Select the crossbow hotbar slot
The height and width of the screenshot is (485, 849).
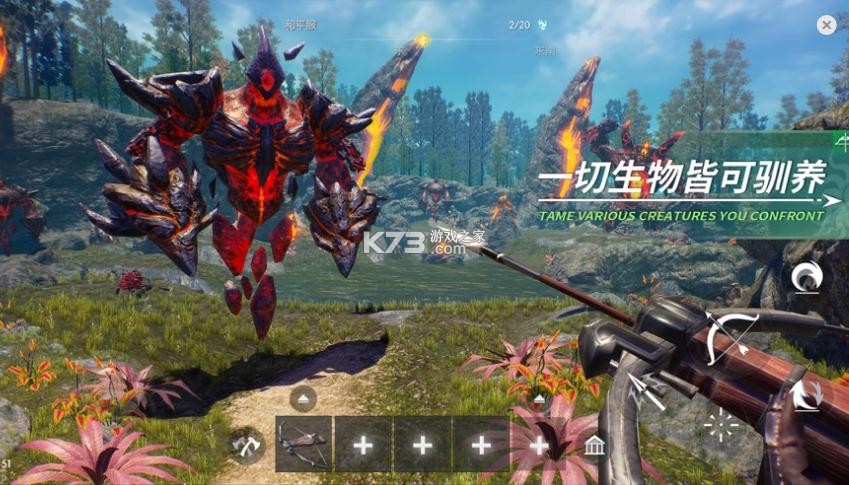pyautogui.click(x=303, y=443)
